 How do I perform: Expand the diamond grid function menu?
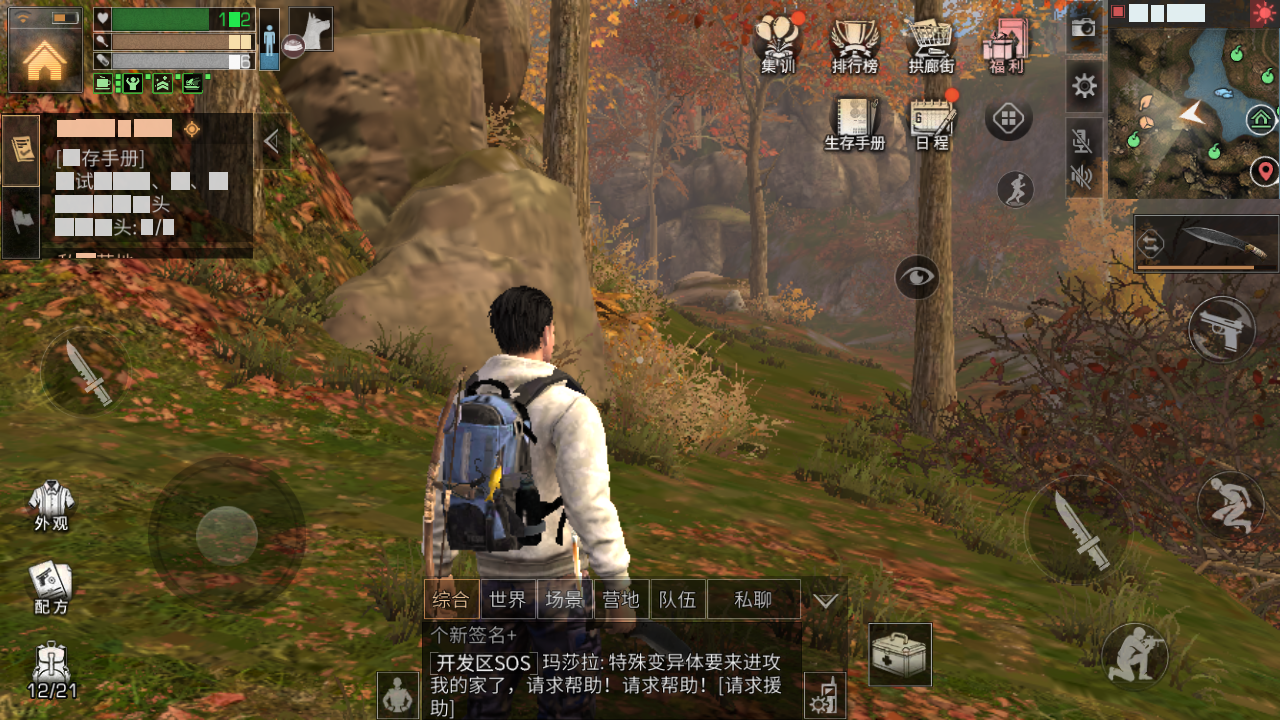[1009, 117]
